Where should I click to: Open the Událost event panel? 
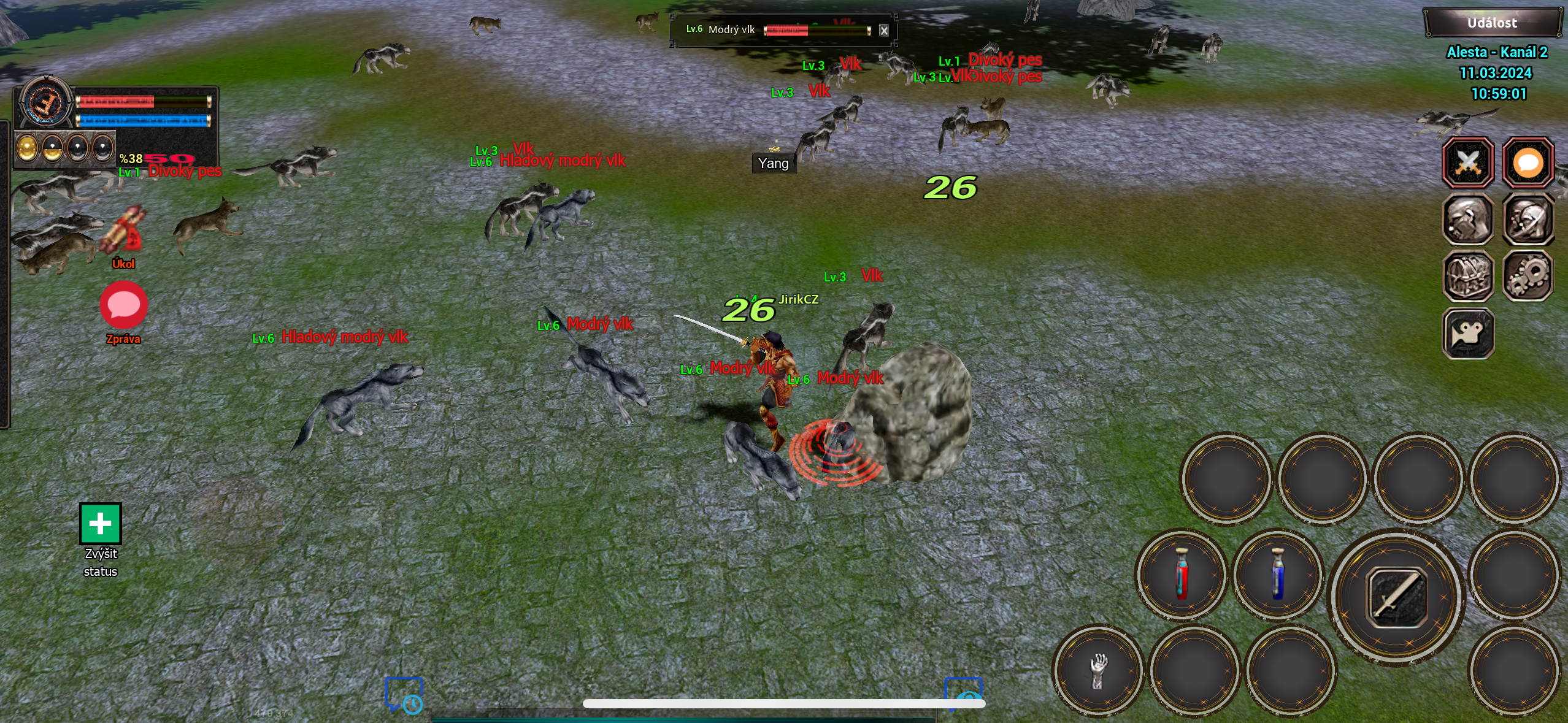click(x=1491, y=23)
